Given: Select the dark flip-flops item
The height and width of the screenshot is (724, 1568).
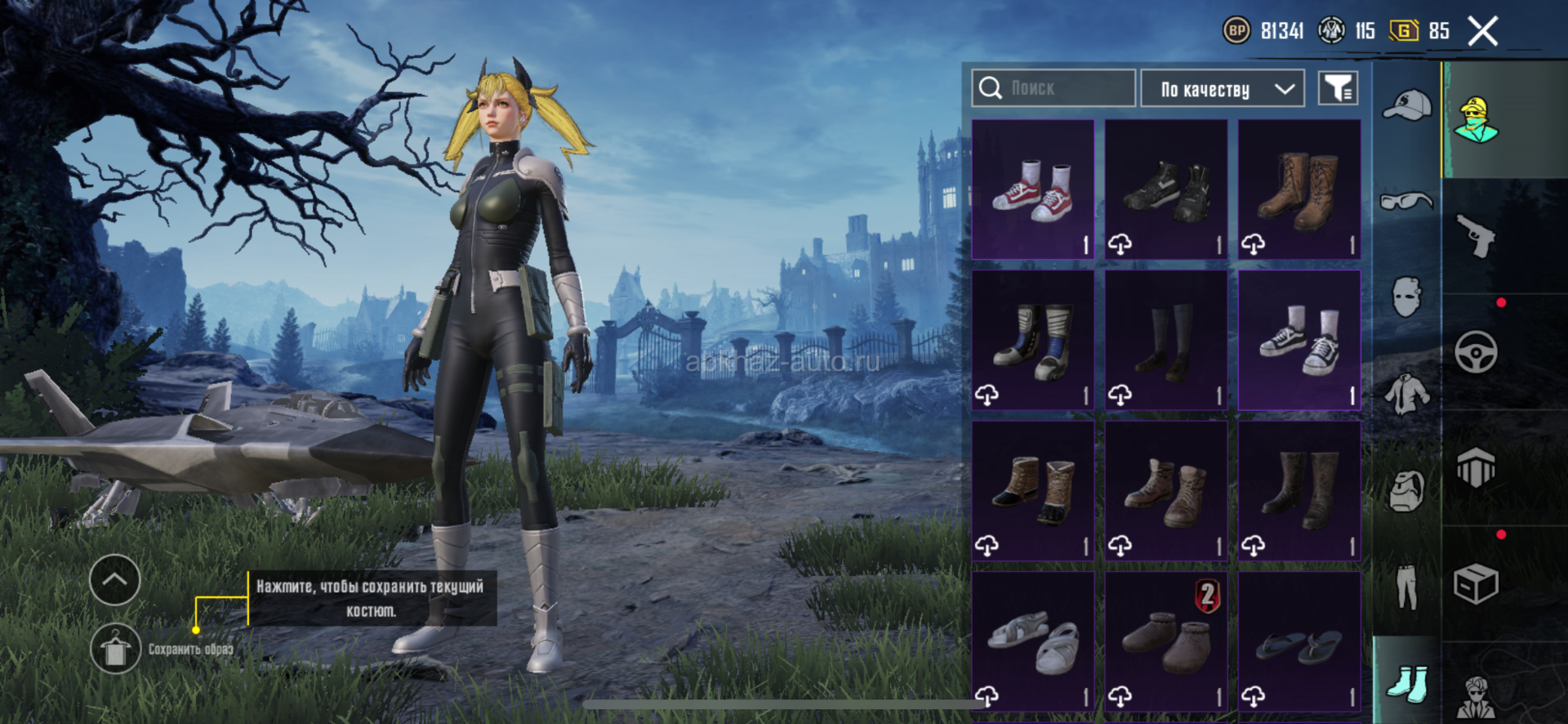Looking at the screenshot, I should [x=1299, y=641].
